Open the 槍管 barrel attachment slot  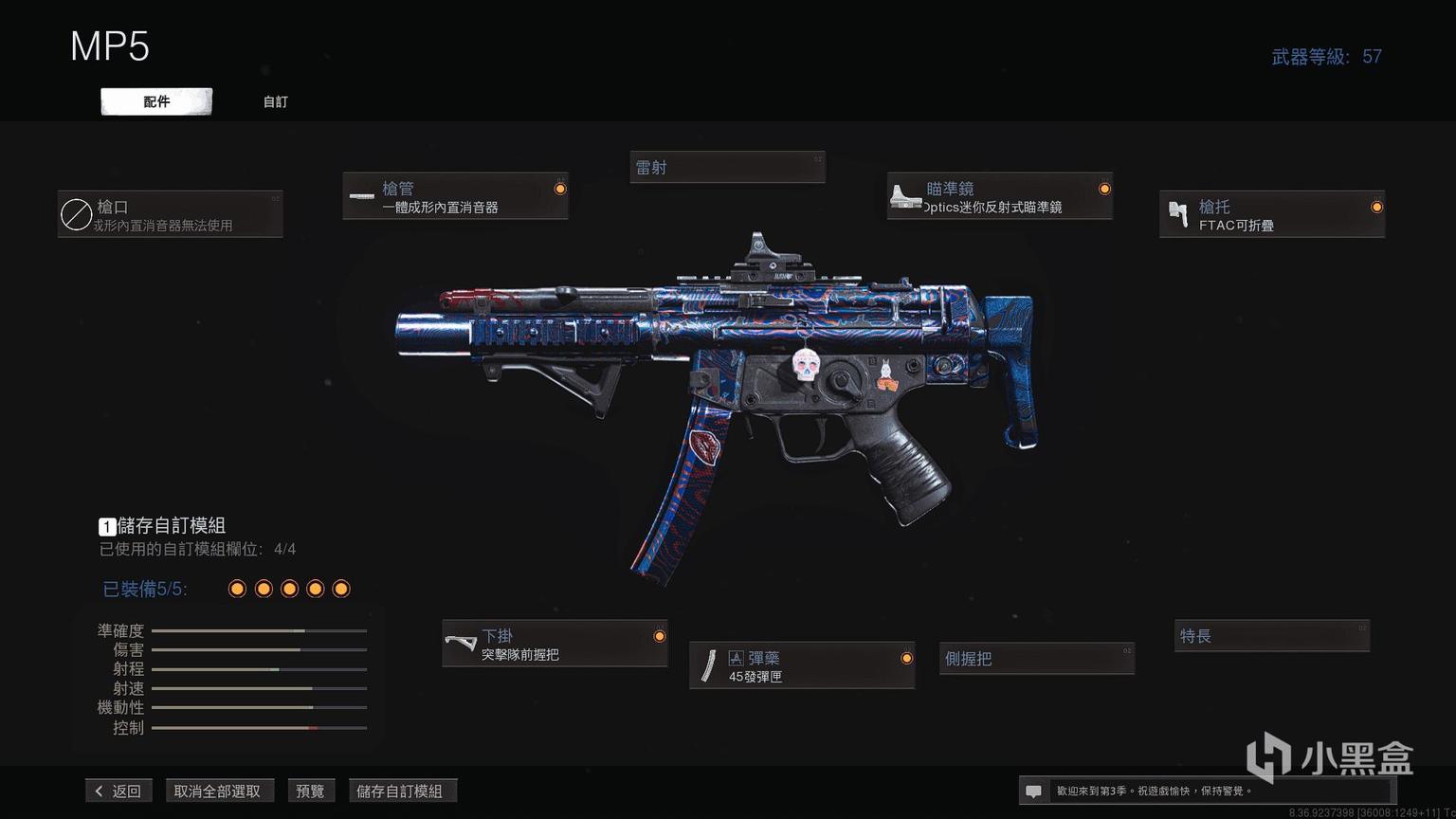click(455, 196)
